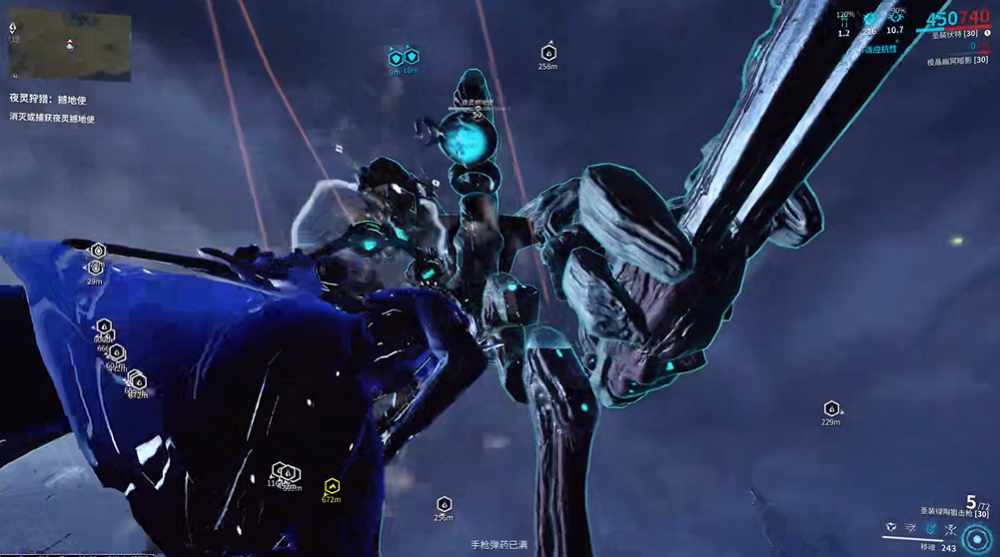Click the 120% green buff icon
The image size is (1000, 557).
[x=843, y=22]
